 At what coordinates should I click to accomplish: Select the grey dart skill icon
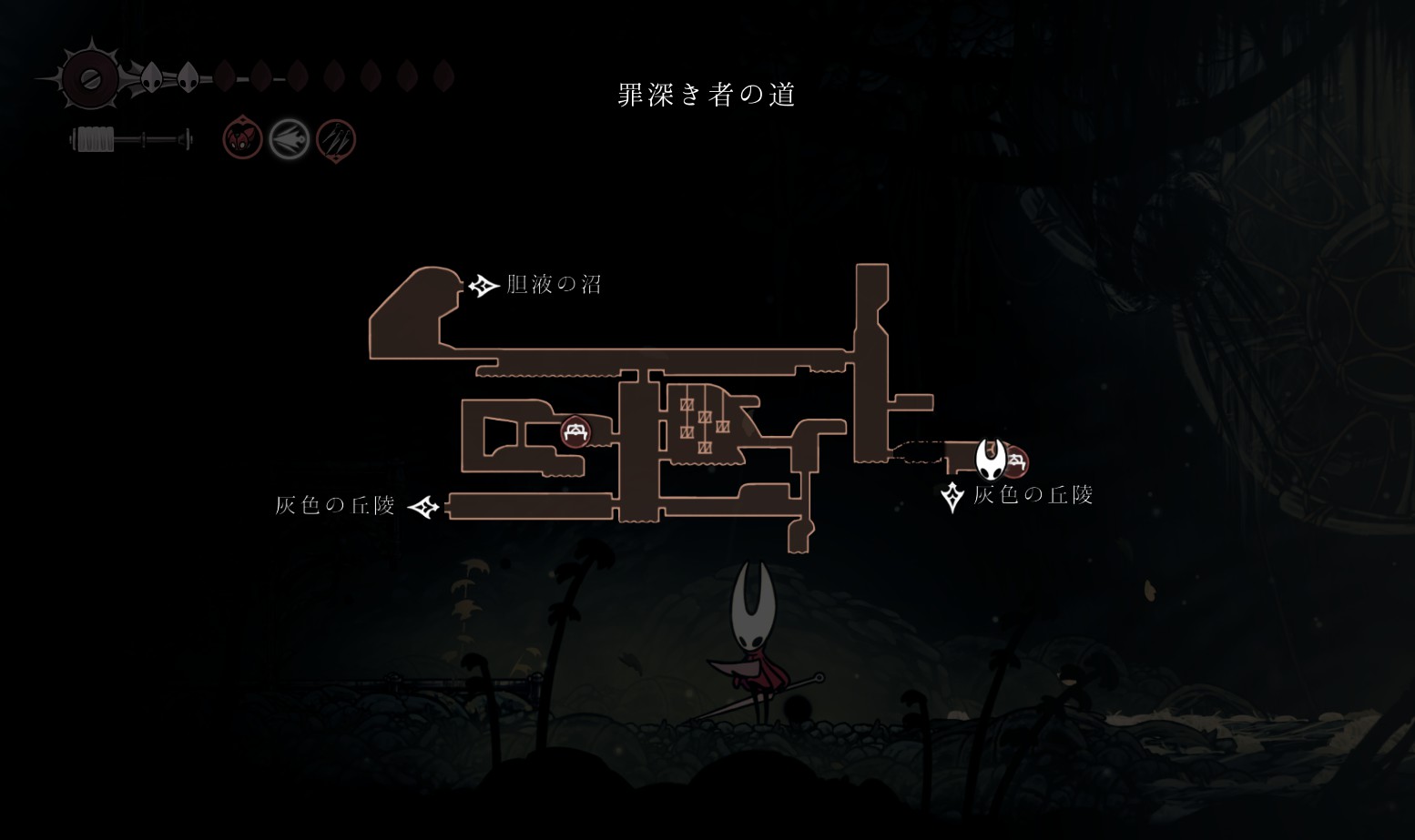290,139
